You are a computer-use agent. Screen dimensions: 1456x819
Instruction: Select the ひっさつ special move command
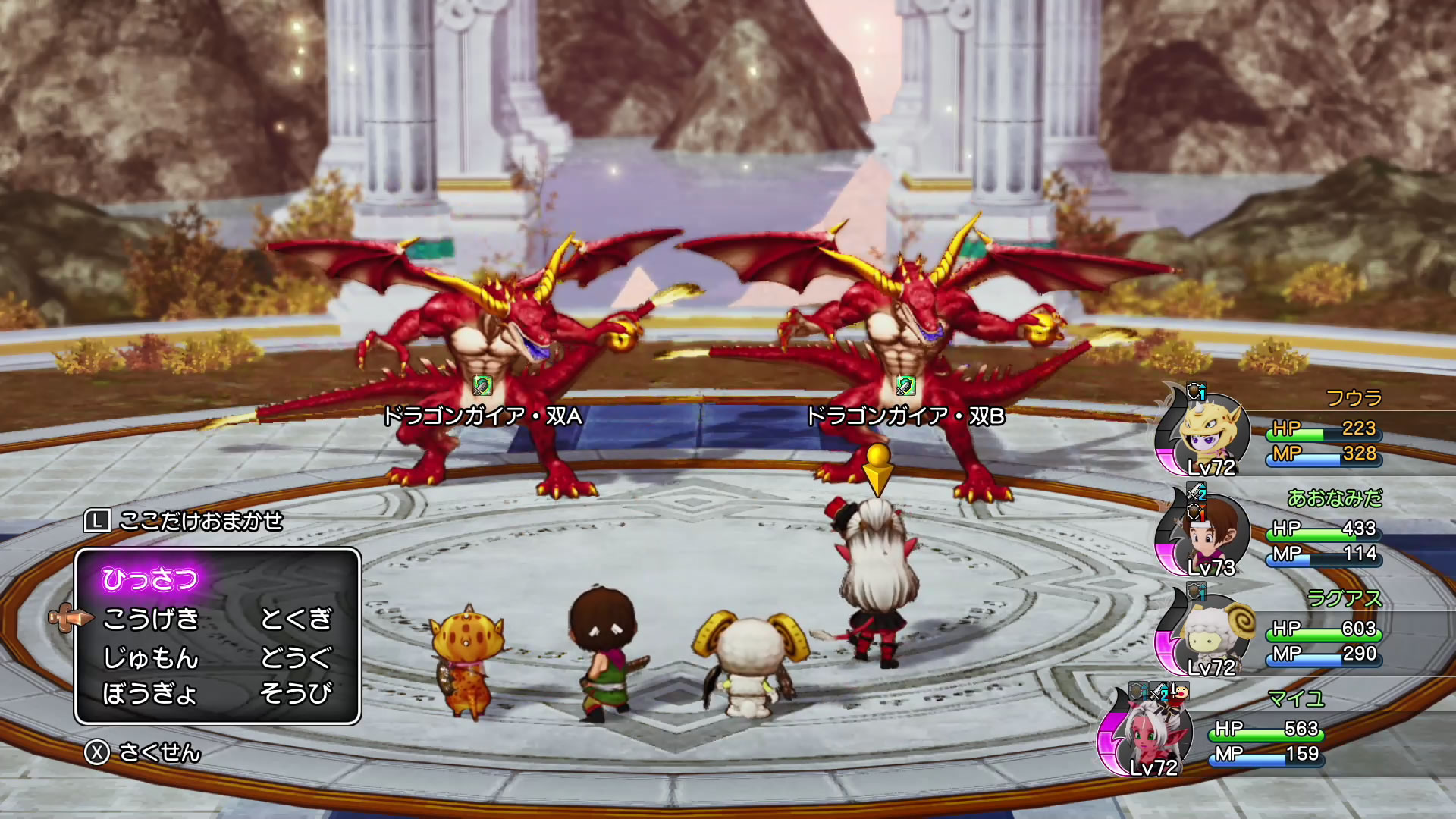[150, 579]
